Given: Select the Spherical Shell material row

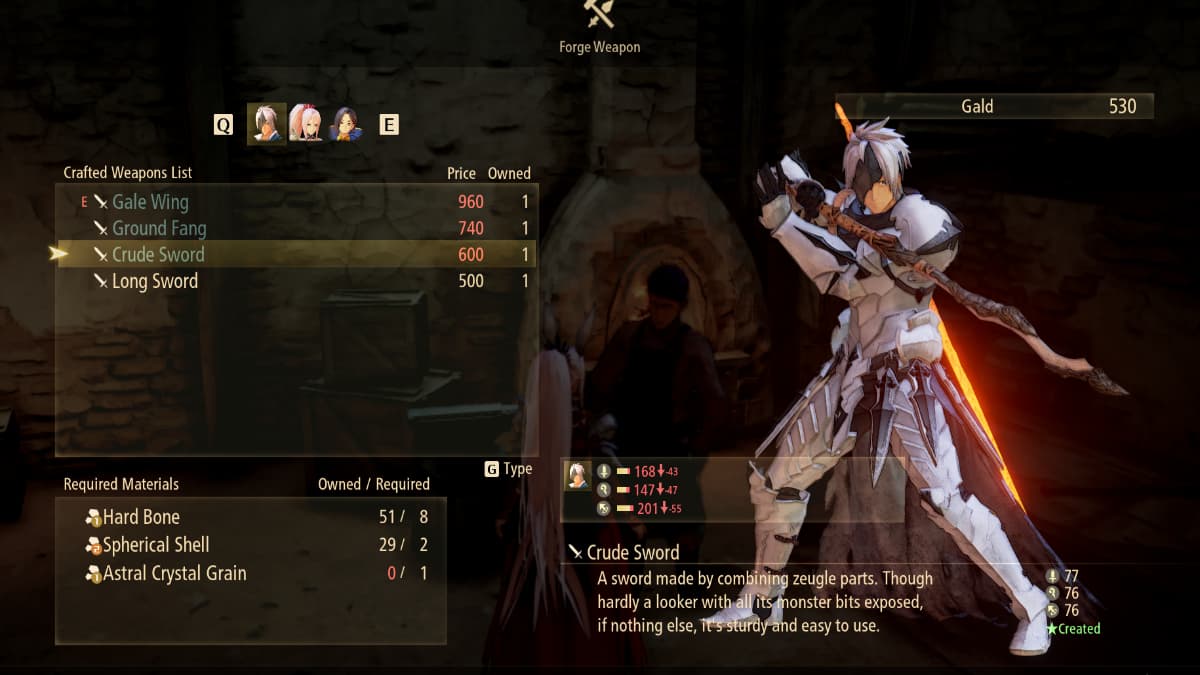Looking at the screenshot, I should 156,545.
